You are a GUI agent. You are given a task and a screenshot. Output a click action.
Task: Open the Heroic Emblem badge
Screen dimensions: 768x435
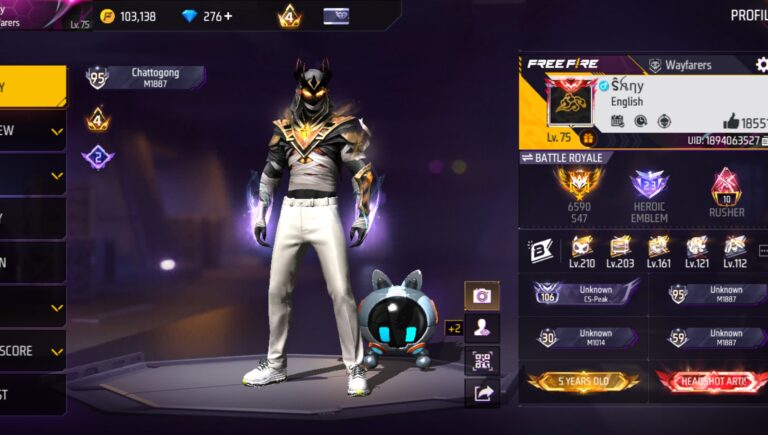pos(649,193)
